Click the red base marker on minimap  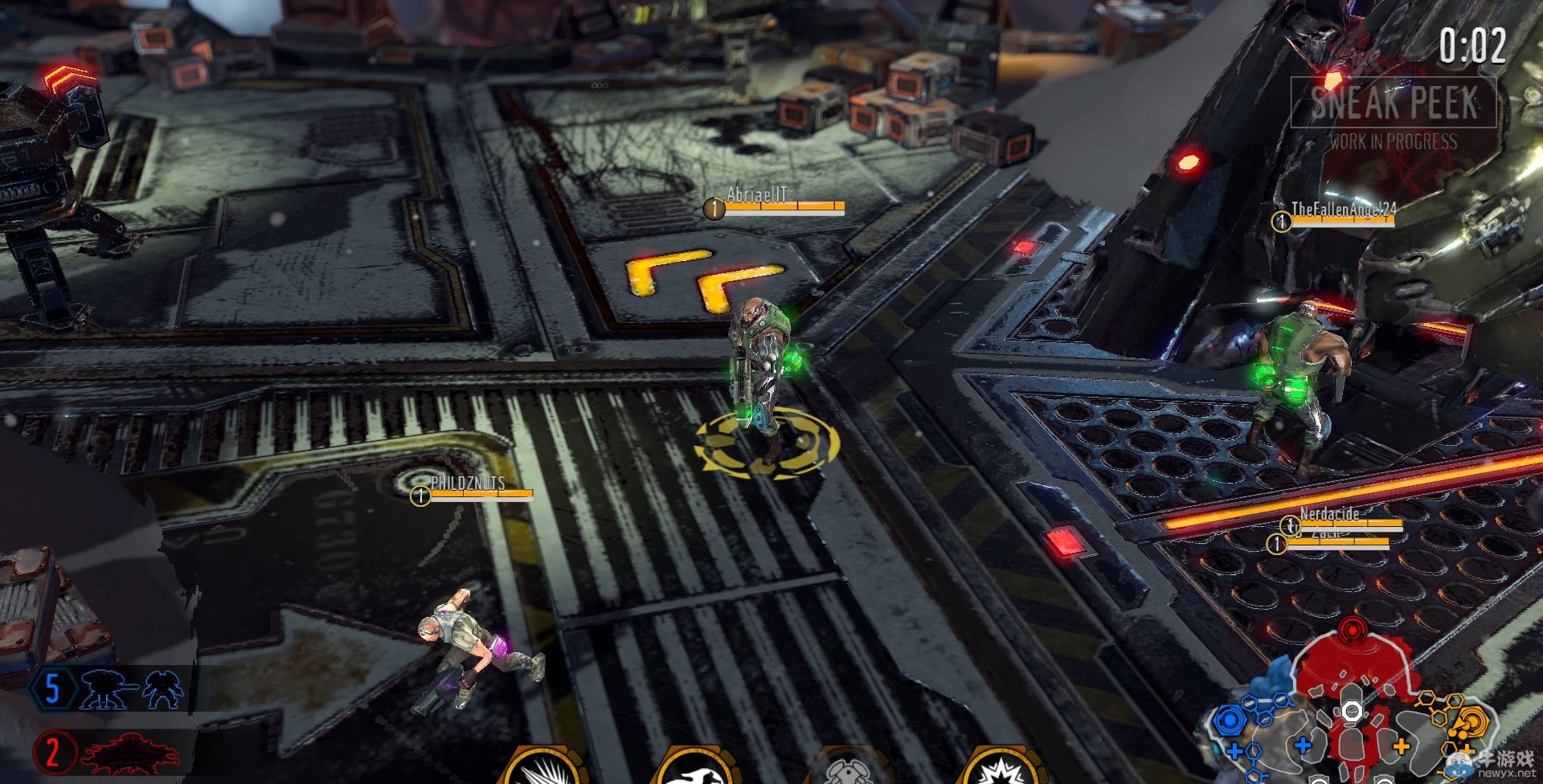(1353, 631)
